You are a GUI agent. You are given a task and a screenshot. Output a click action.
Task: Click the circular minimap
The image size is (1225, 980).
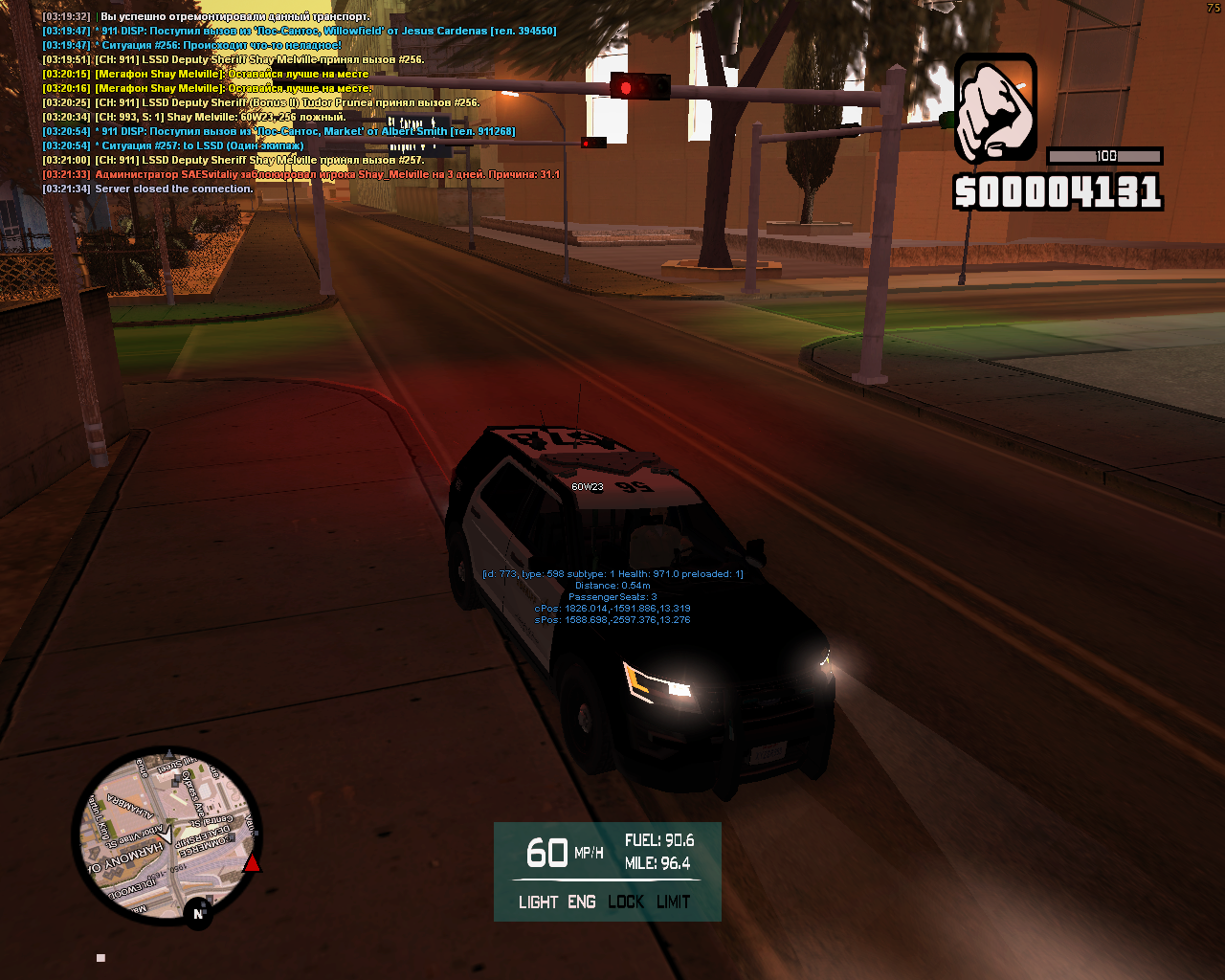[167, 835]
